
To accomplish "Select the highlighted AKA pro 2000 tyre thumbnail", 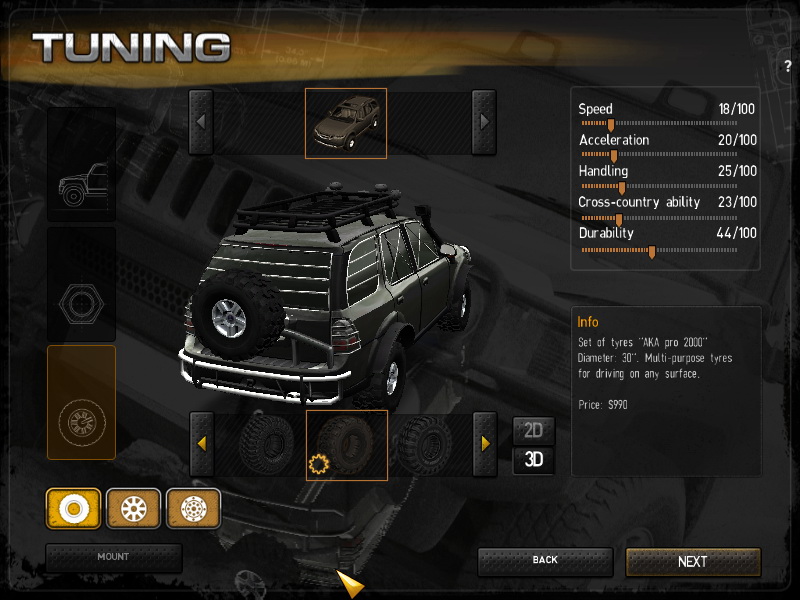I will coord(346,444).
